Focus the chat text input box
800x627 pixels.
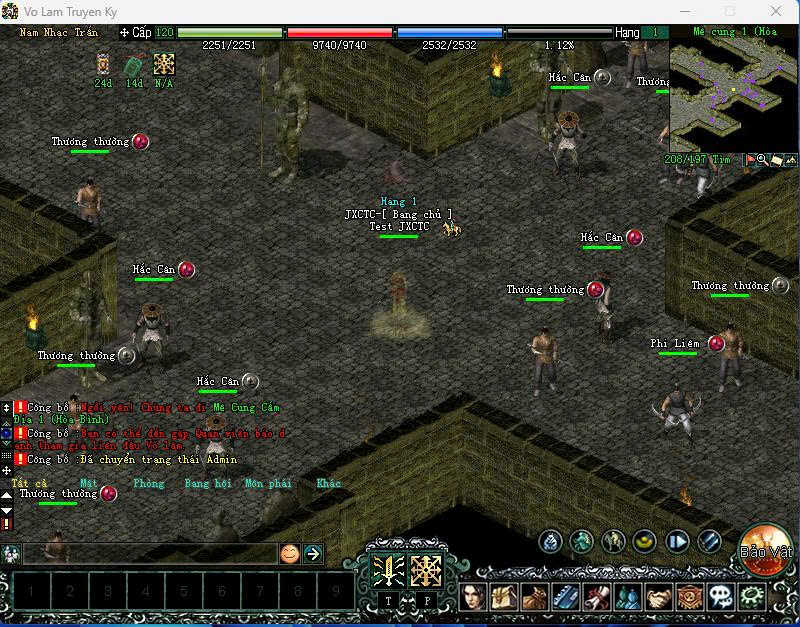(x=150, y=553)
